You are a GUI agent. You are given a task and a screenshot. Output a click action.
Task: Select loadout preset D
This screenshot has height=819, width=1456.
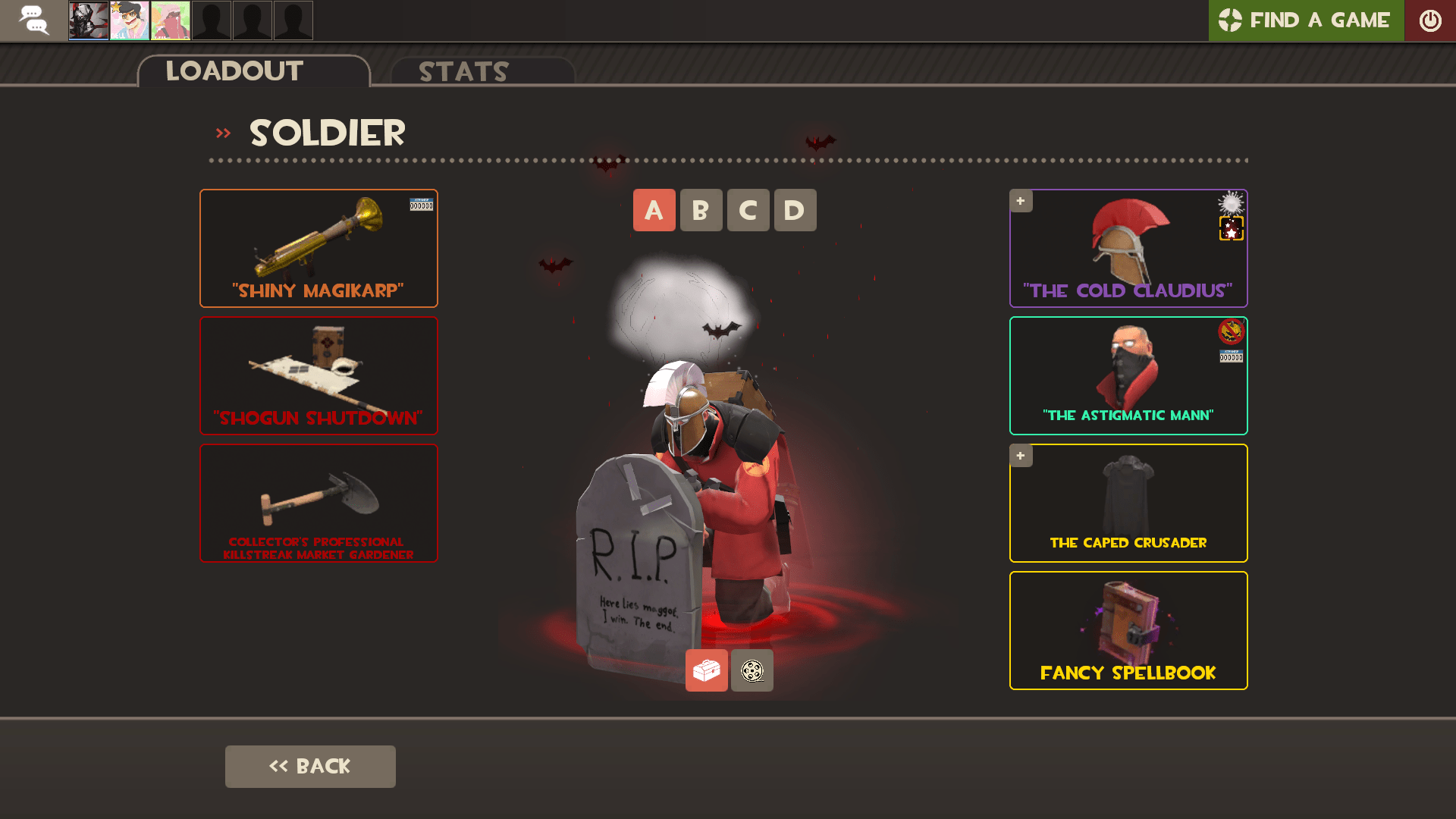795,210
